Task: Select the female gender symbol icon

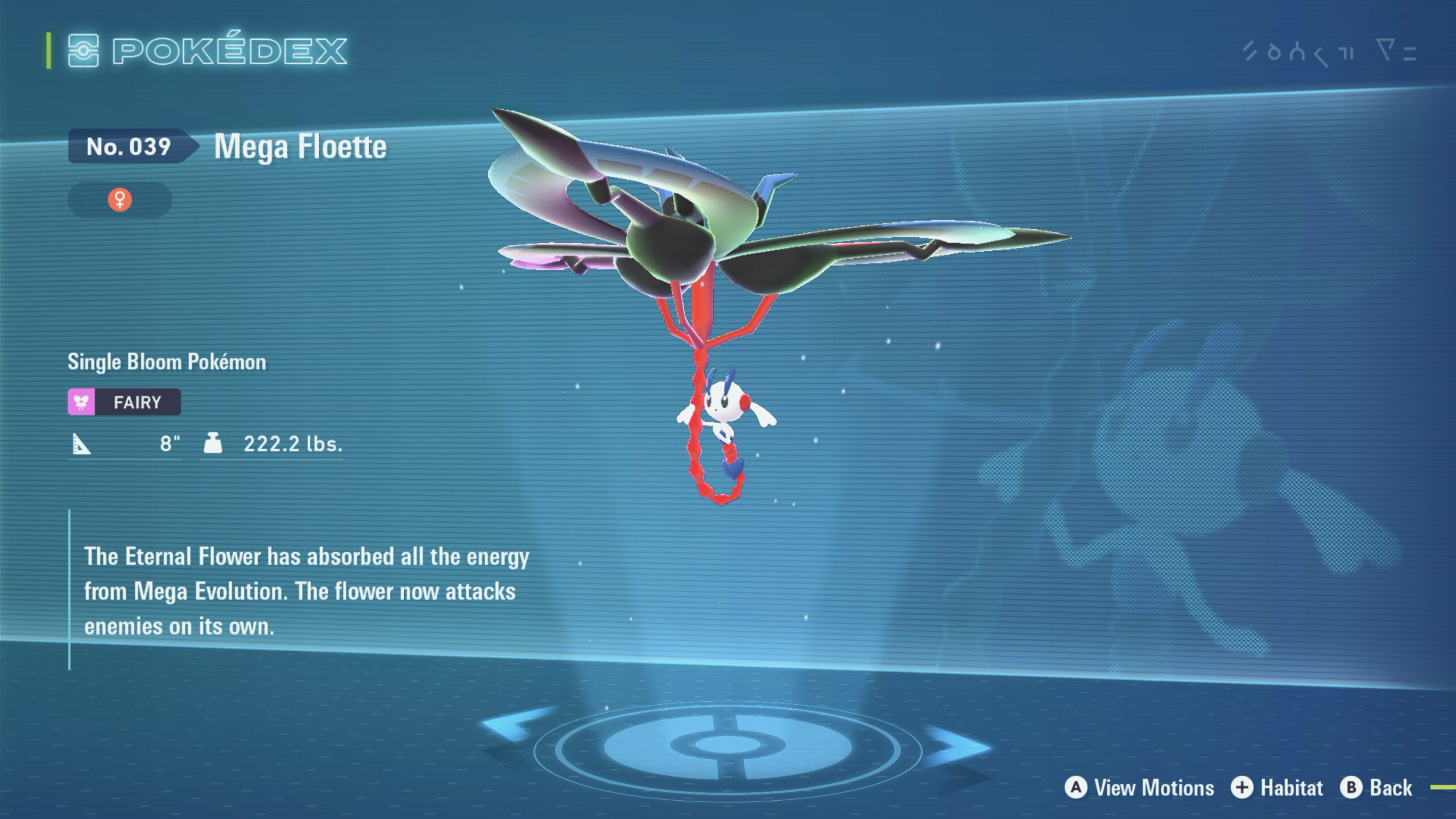Action: point(120,200)
